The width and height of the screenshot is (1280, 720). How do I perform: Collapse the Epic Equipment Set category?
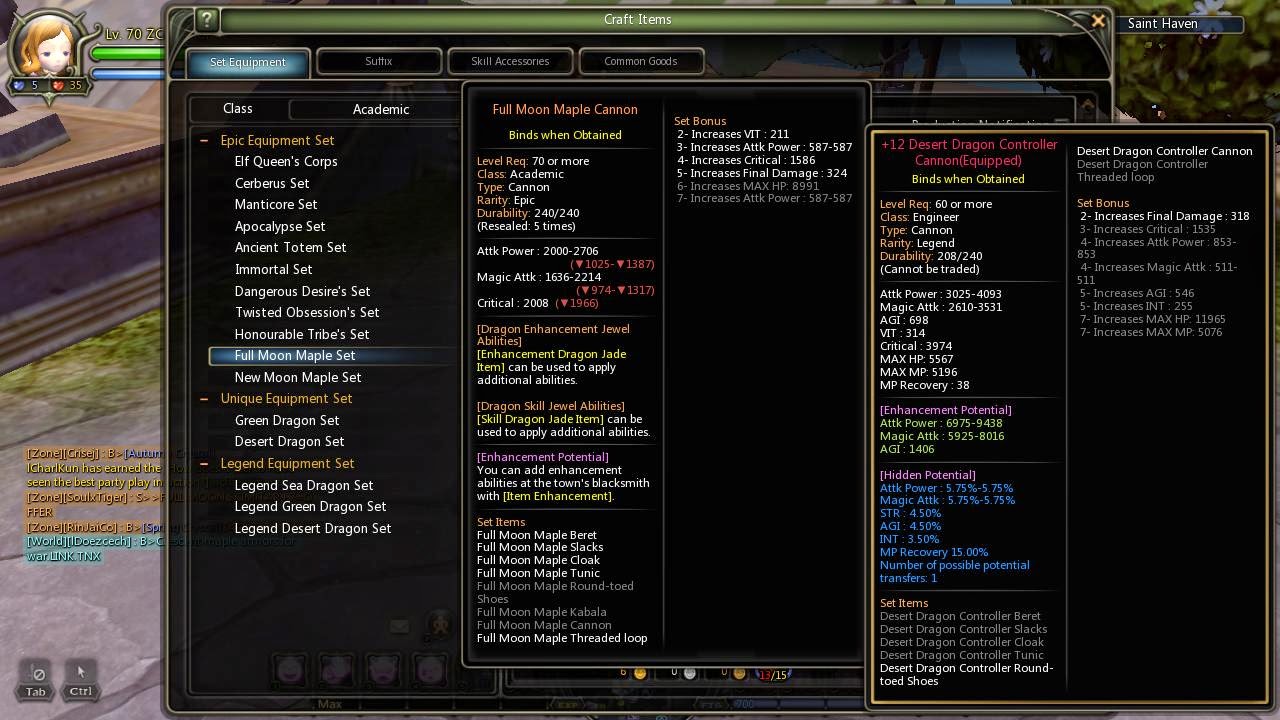204,140
